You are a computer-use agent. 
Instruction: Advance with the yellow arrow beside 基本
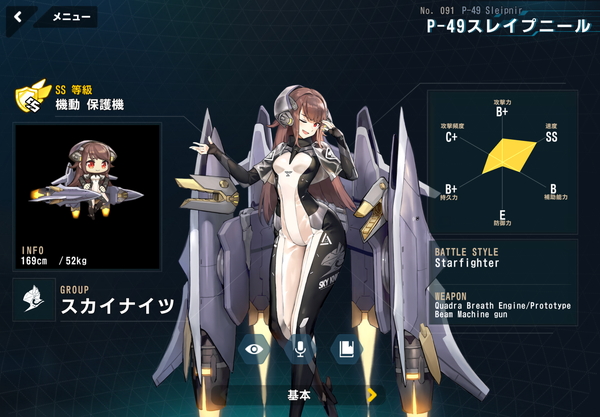(x=372, y=395)
